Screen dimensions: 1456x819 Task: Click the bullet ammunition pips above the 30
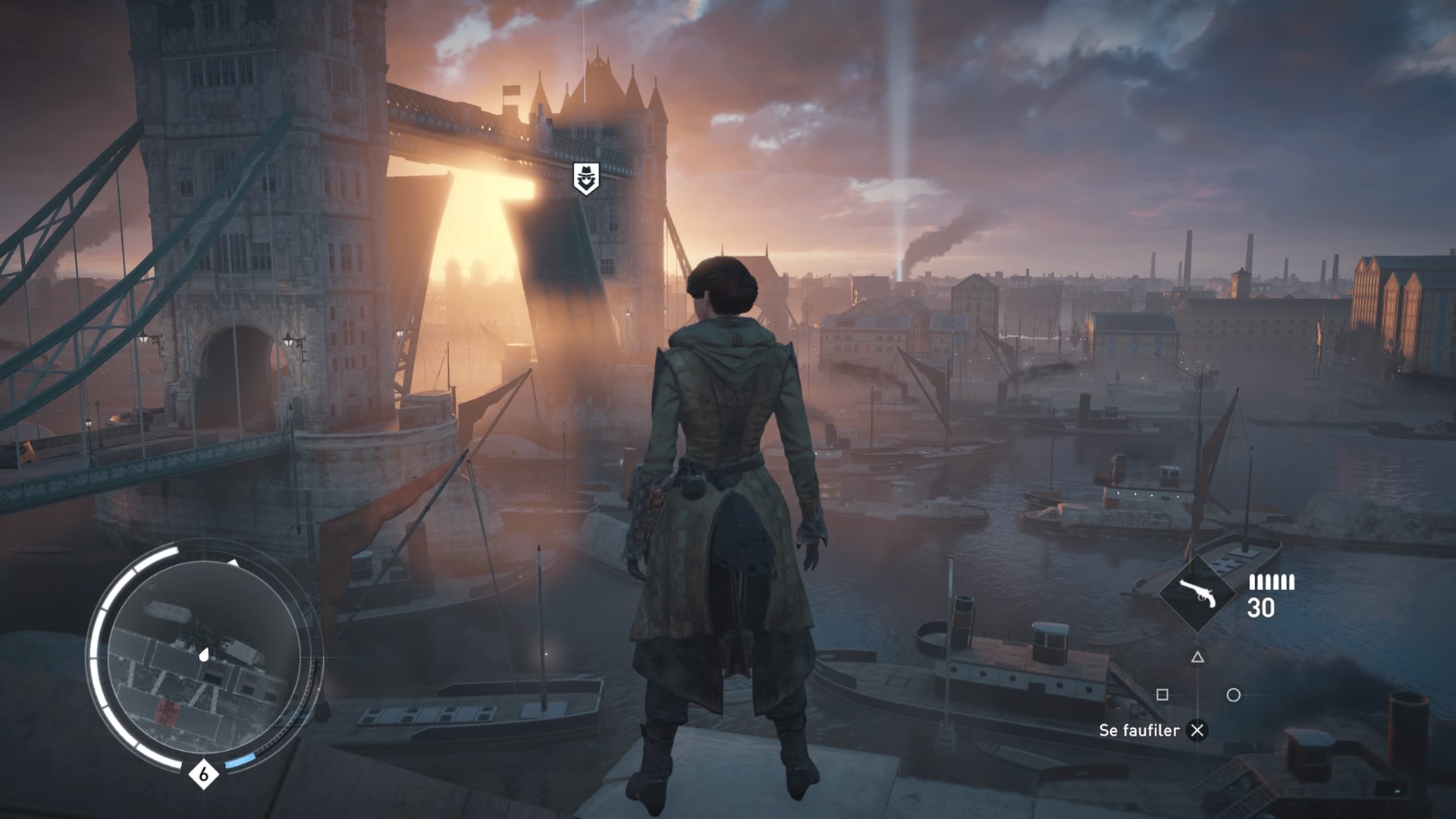1272,582
